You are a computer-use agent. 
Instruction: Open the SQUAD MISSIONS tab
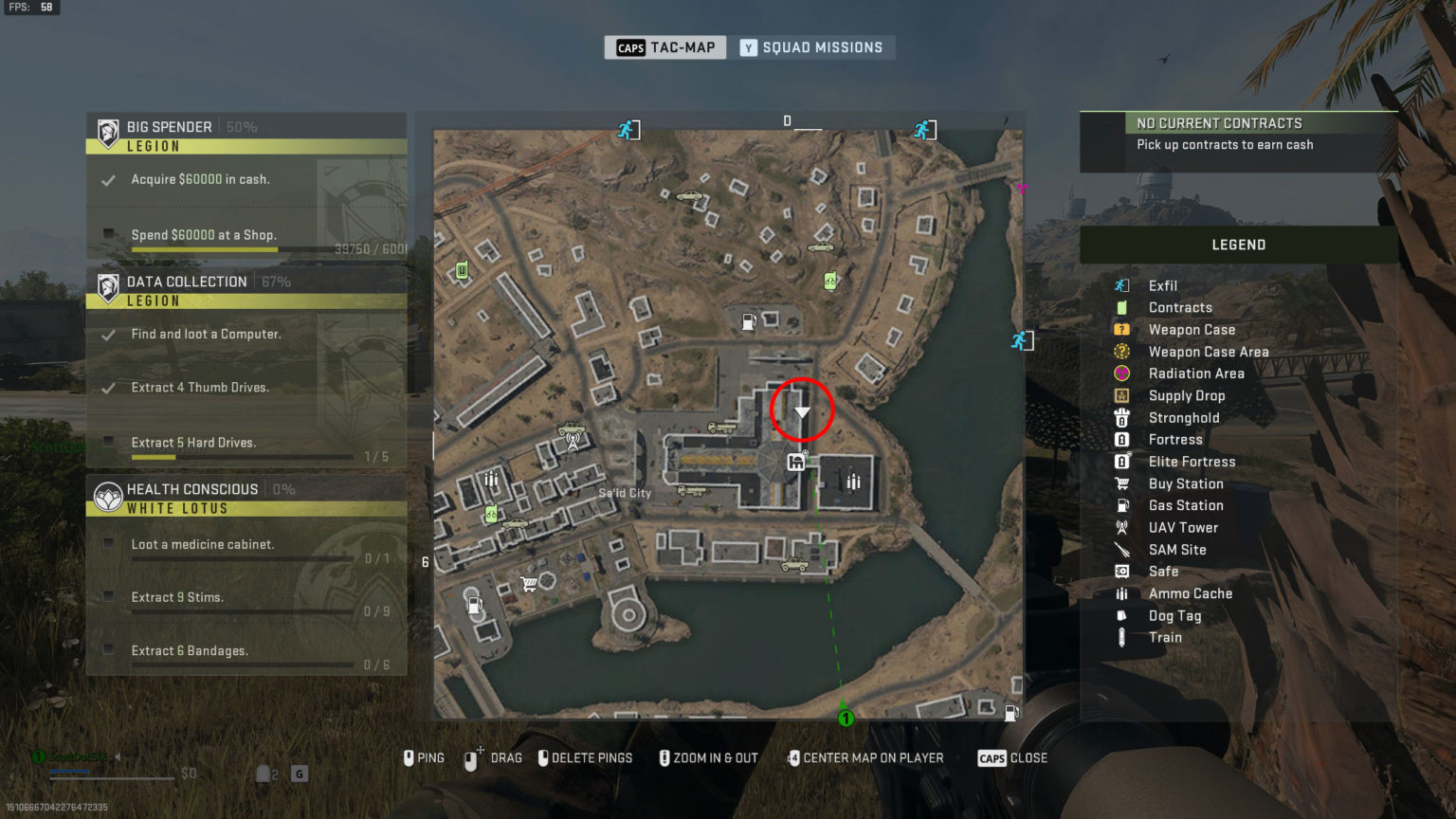click(x=813, y=47)
